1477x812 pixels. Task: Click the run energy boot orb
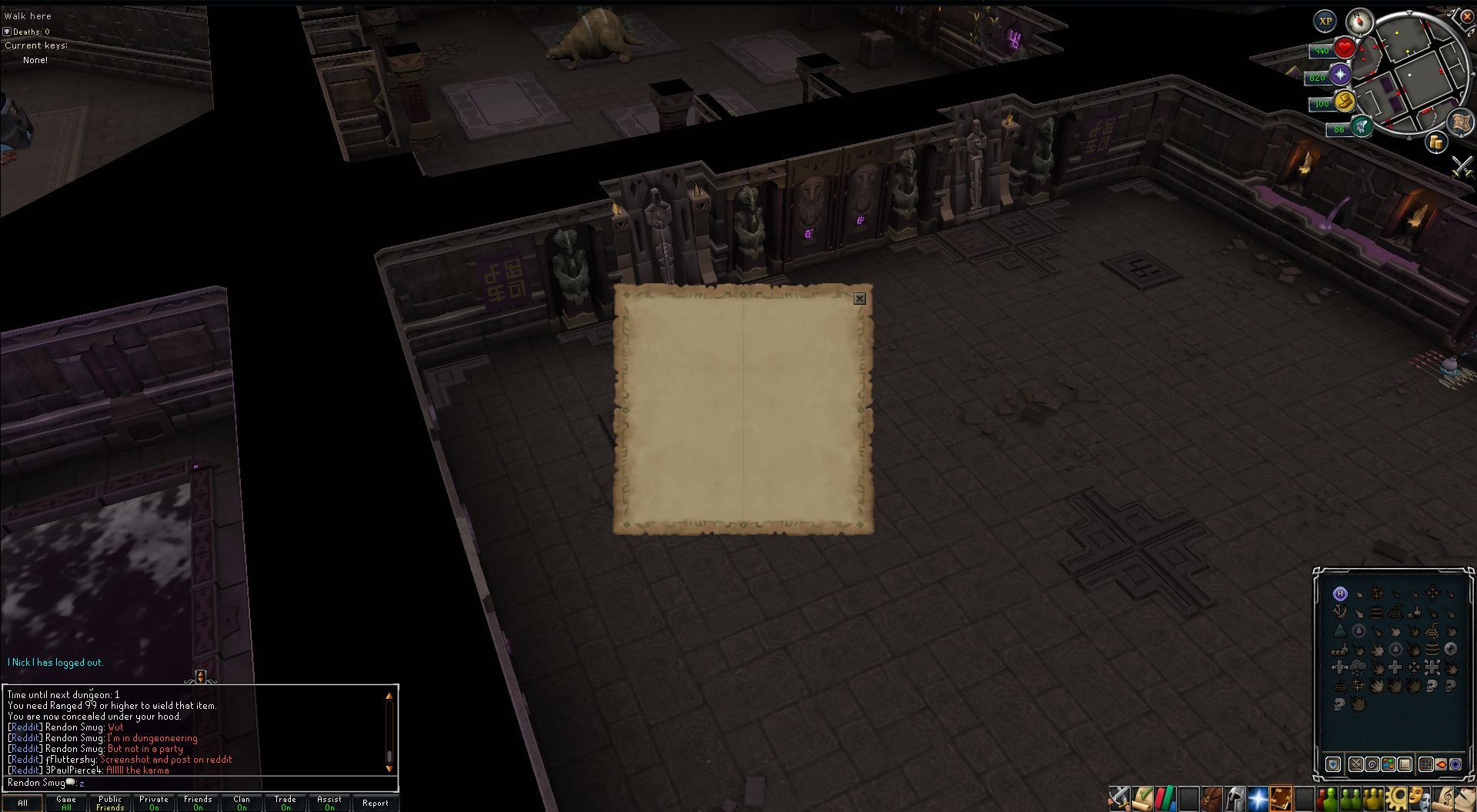click(1345, 102)
